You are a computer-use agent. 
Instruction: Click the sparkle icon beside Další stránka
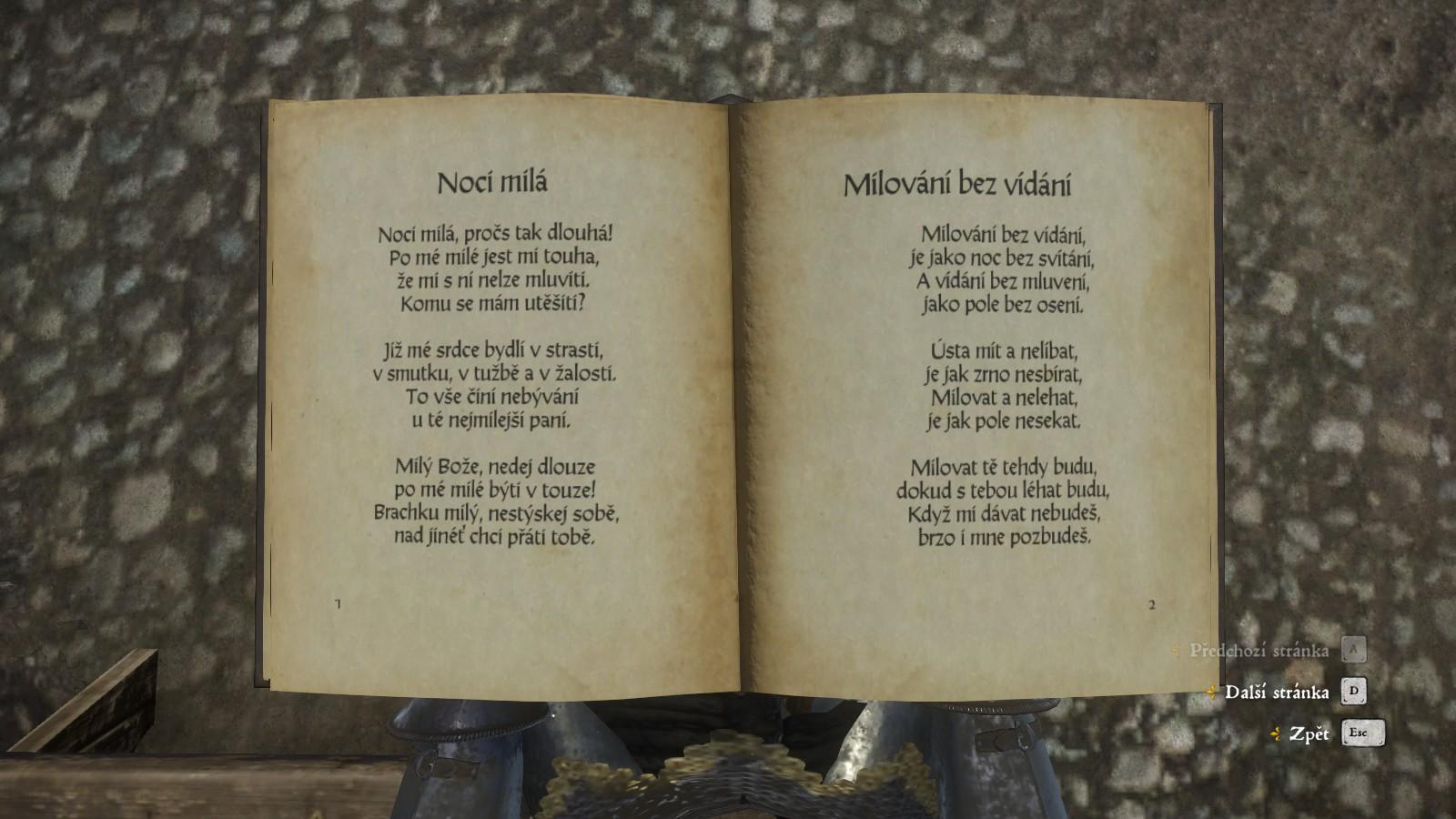(x=1212, y=693)
